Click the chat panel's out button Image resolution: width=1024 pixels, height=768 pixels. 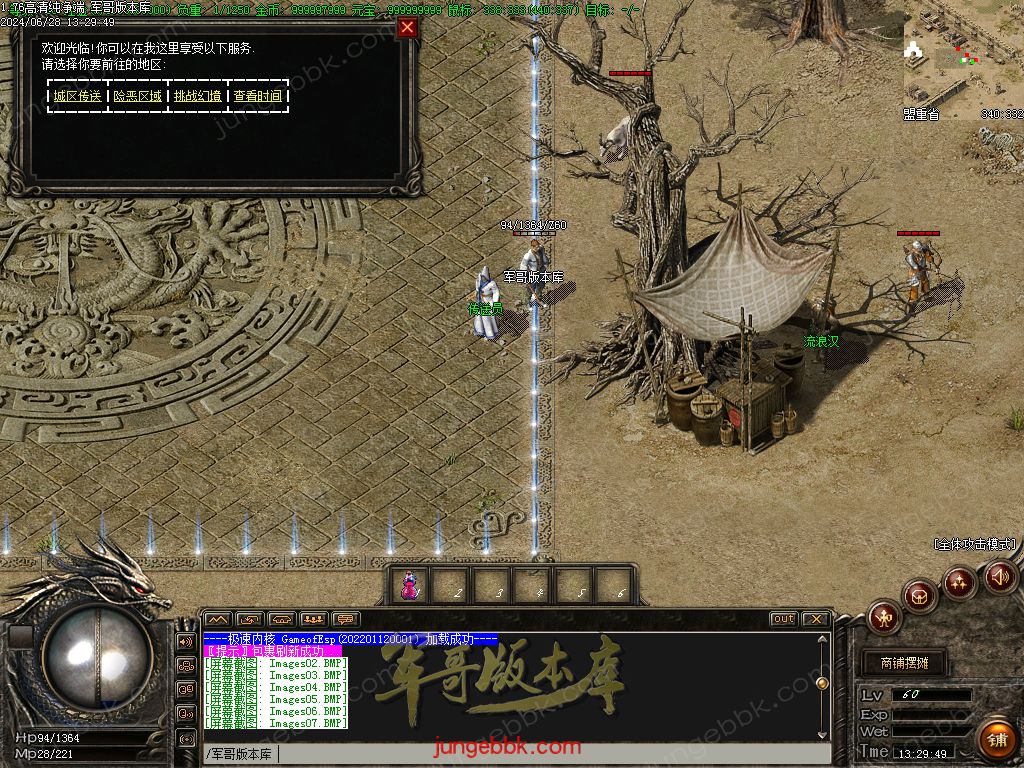[x=784, y=619]
